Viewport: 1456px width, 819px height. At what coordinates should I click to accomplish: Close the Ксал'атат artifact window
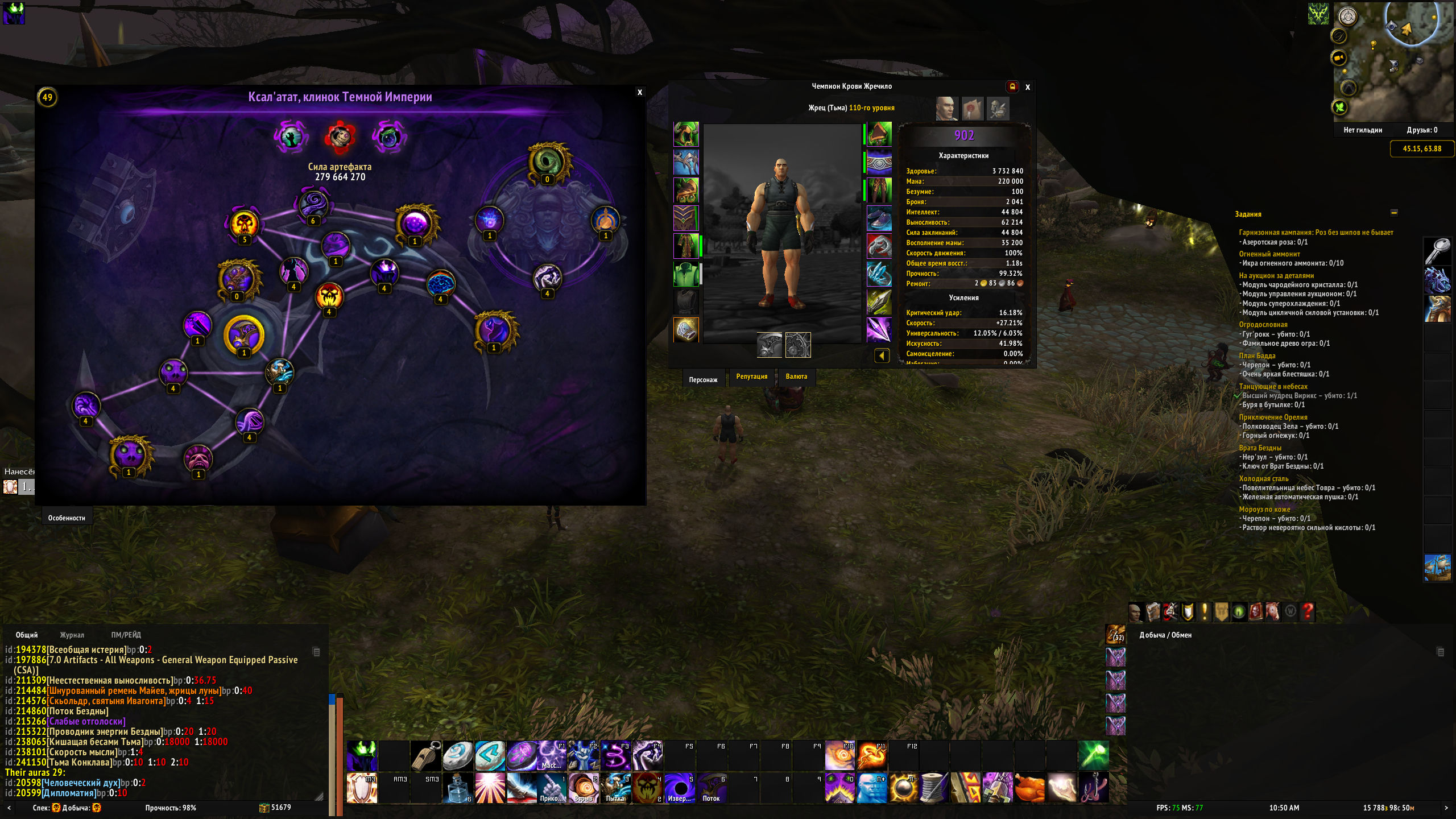pos(640,92)
